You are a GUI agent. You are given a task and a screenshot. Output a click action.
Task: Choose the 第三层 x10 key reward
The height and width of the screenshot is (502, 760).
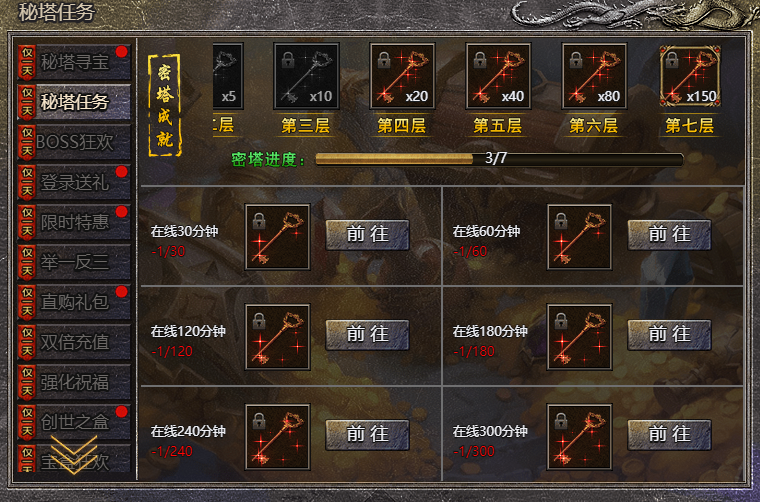(306, 76)
